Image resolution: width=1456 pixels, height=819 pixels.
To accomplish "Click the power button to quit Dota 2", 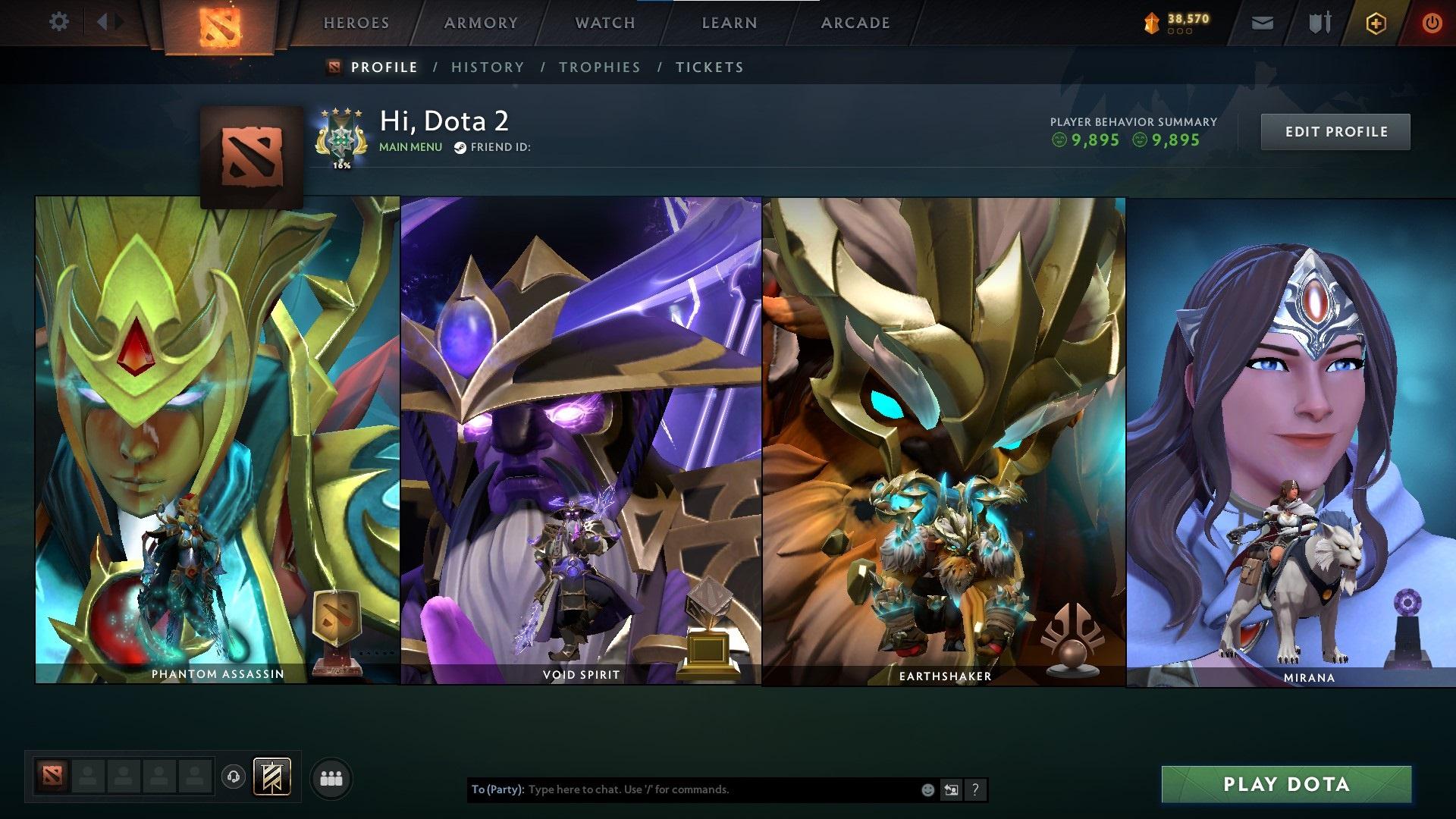I will tap(1433, 23).
